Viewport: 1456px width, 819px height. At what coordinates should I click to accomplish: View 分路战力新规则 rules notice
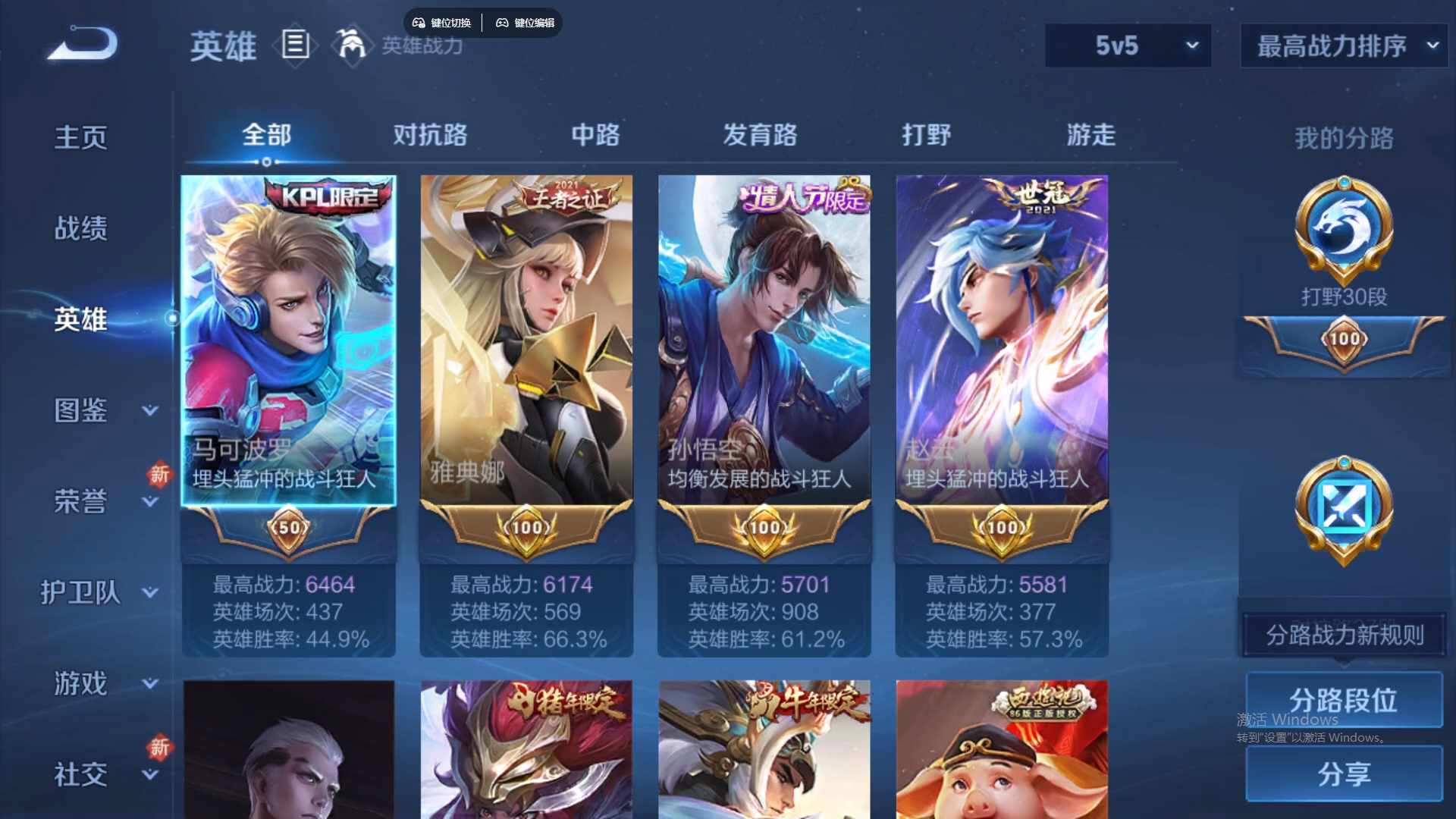tap(1342, 635)
